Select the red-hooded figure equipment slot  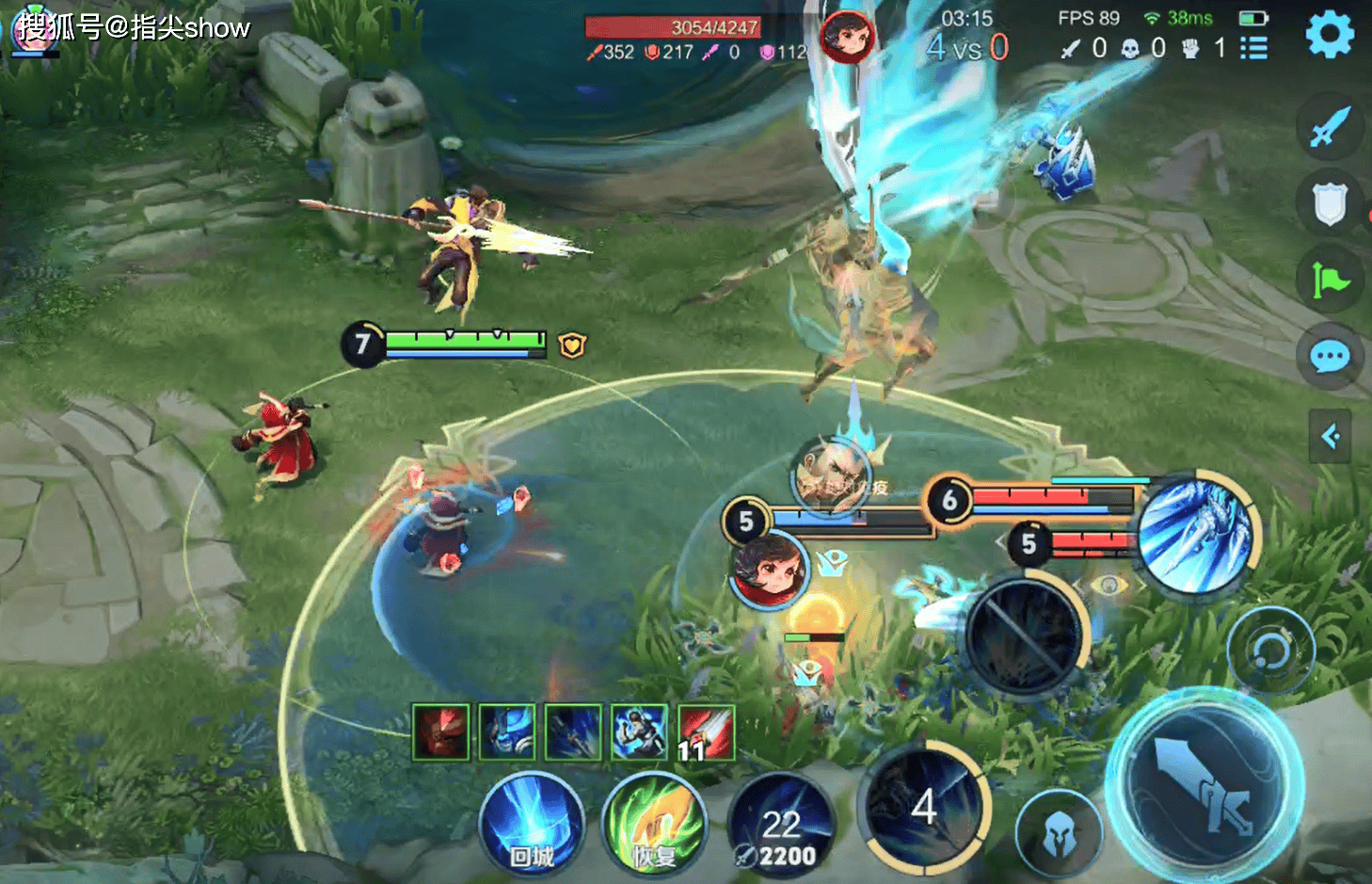pyautogui.click(x=440, y=731)
